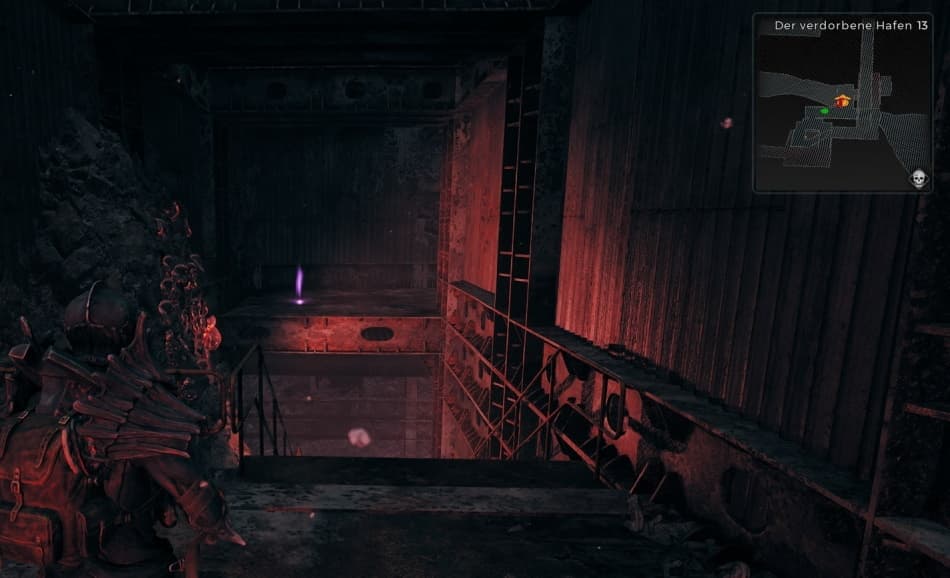Select the orange player marker on the minimap
The image size is (950, 578).
tap(843, 100)
